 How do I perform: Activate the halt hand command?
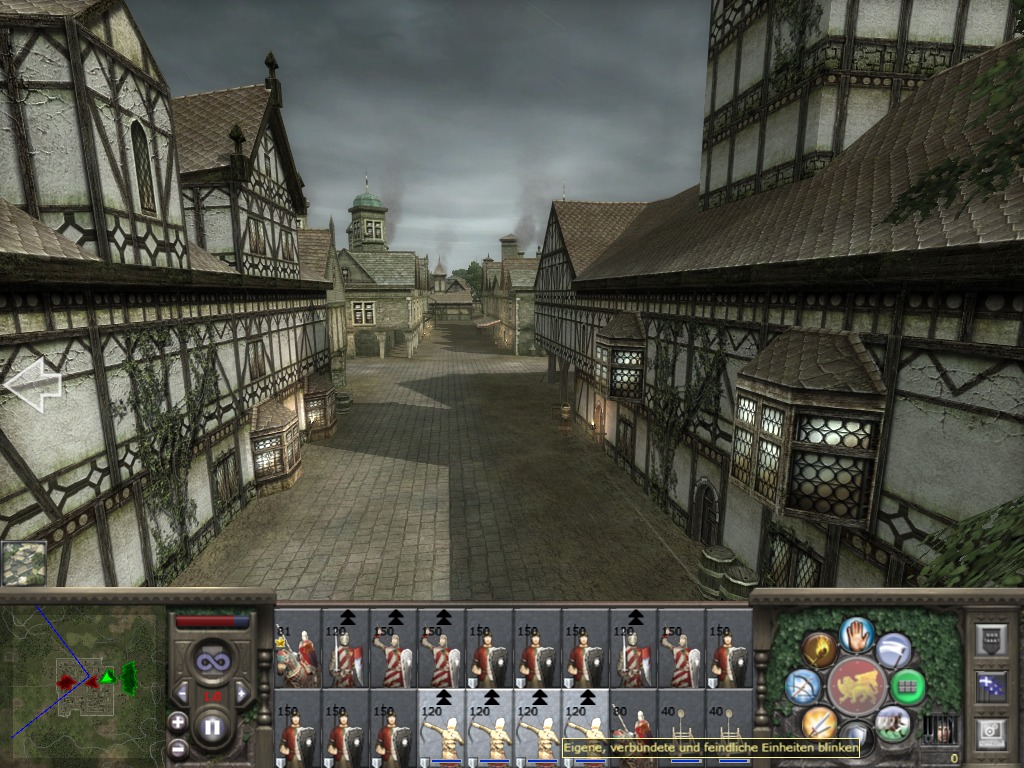tap(857, 633)
